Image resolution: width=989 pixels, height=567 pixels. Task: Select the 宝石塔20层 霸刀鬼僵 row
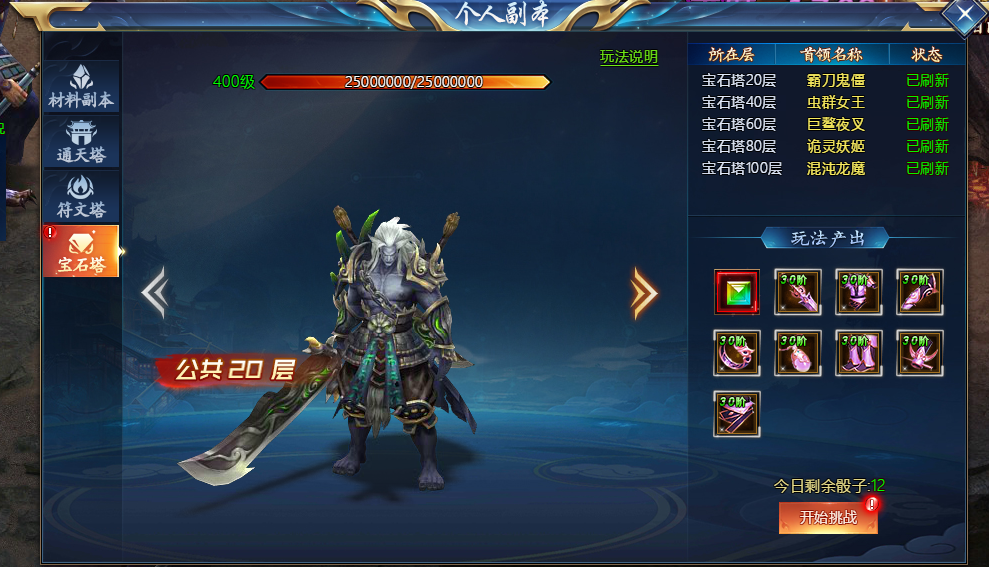click(825, 81)
